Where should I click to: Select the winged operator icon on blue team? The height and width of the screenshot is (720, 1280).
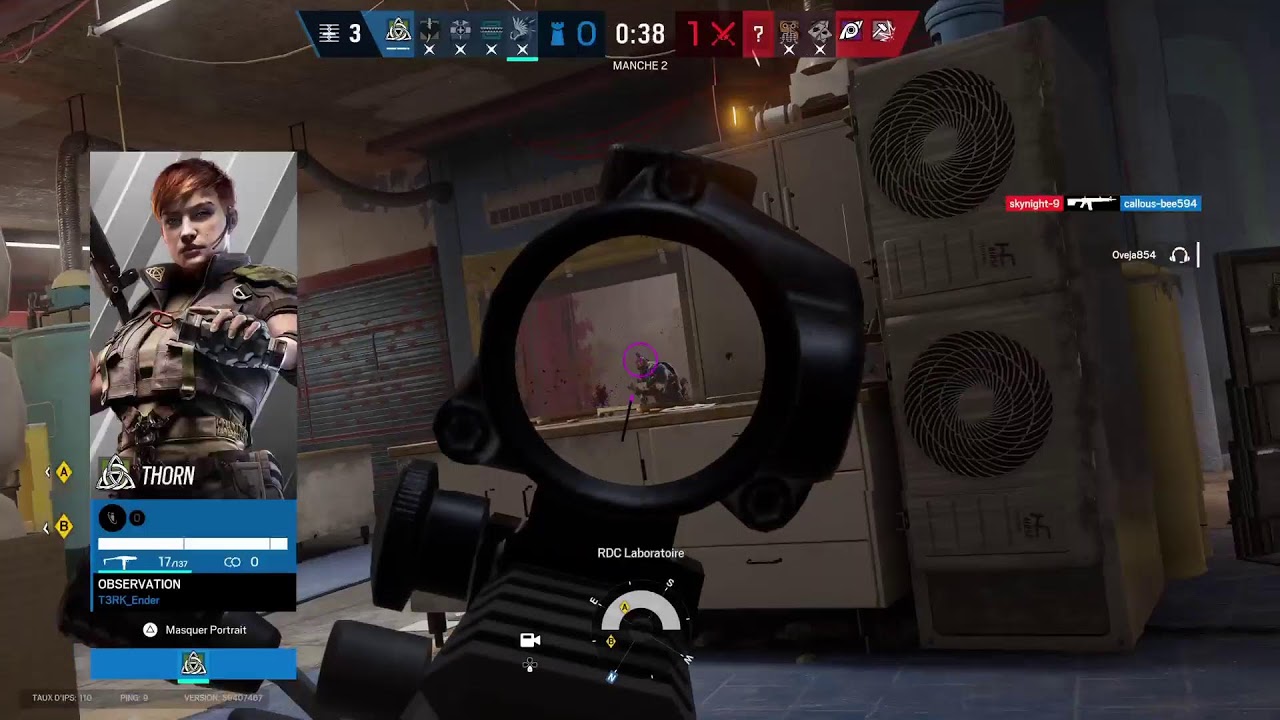522,32
